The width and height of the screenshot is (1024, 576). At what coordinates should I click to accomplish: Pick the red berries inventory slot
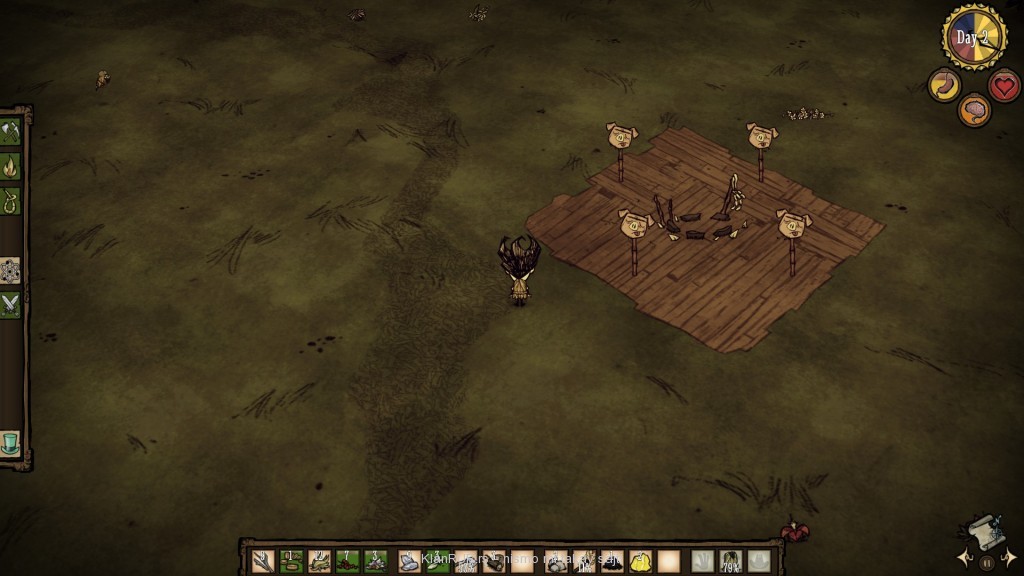coord(348,561)
